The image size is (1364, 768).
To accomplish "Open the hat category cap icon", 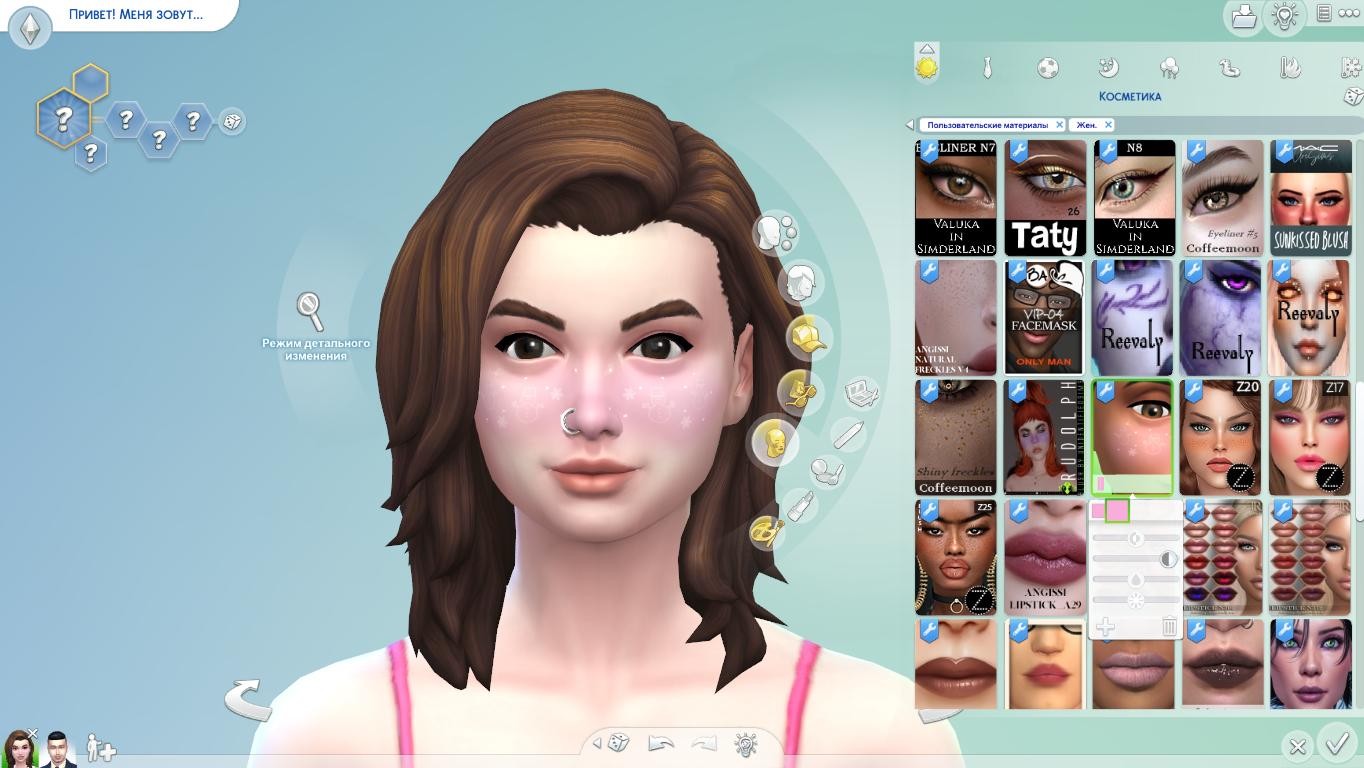I will (x=808, y=336).
